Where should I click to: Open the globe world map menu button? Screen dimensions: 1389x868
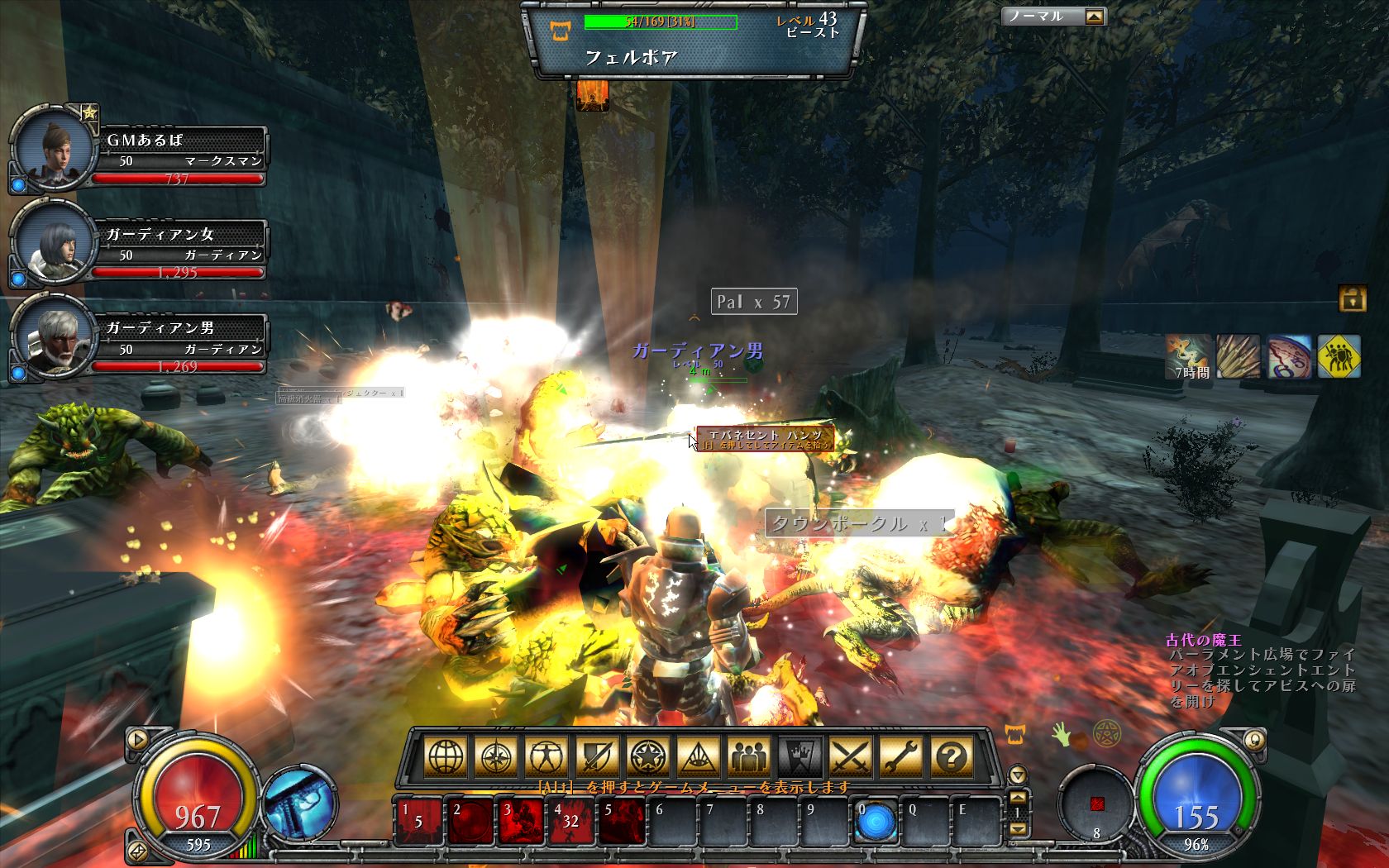(445, 756)
